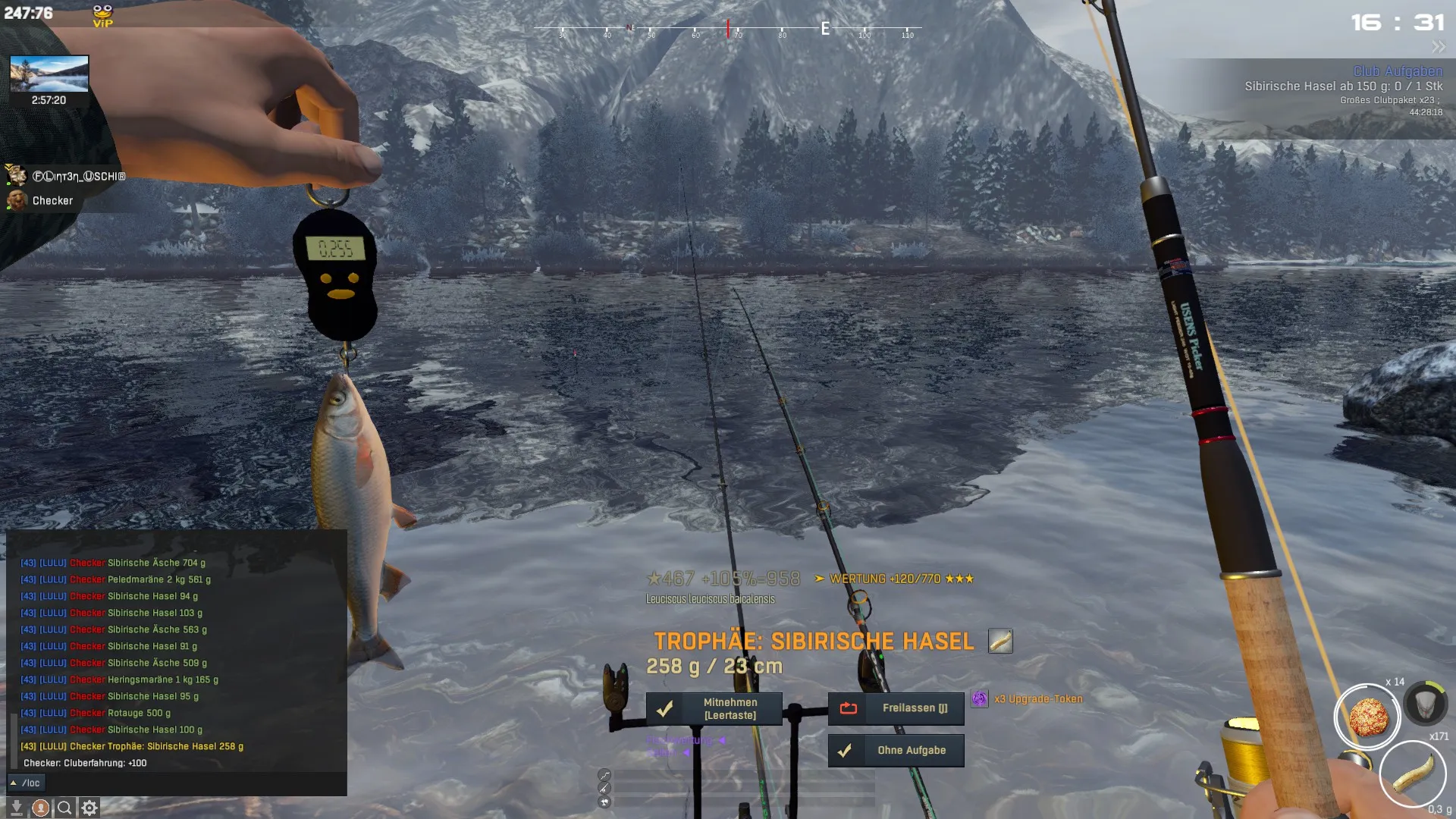Select player Checker in the player list
1456x819 pixels.
[x=52, y=201]
